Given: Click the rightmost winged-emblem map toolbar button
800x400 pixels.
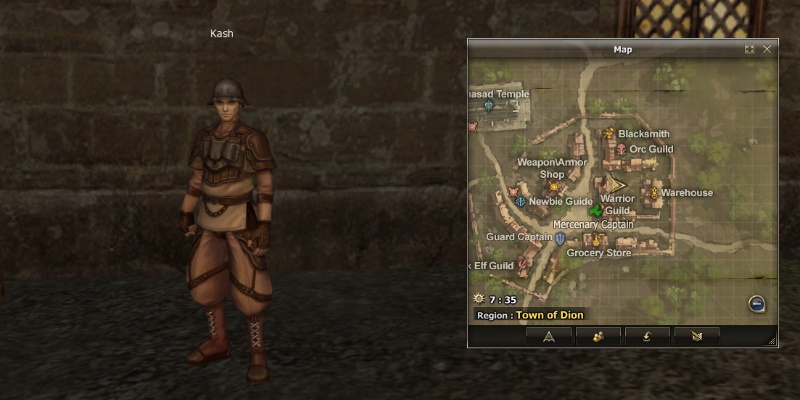Looking at the screenshot, I should pos(696,336).
